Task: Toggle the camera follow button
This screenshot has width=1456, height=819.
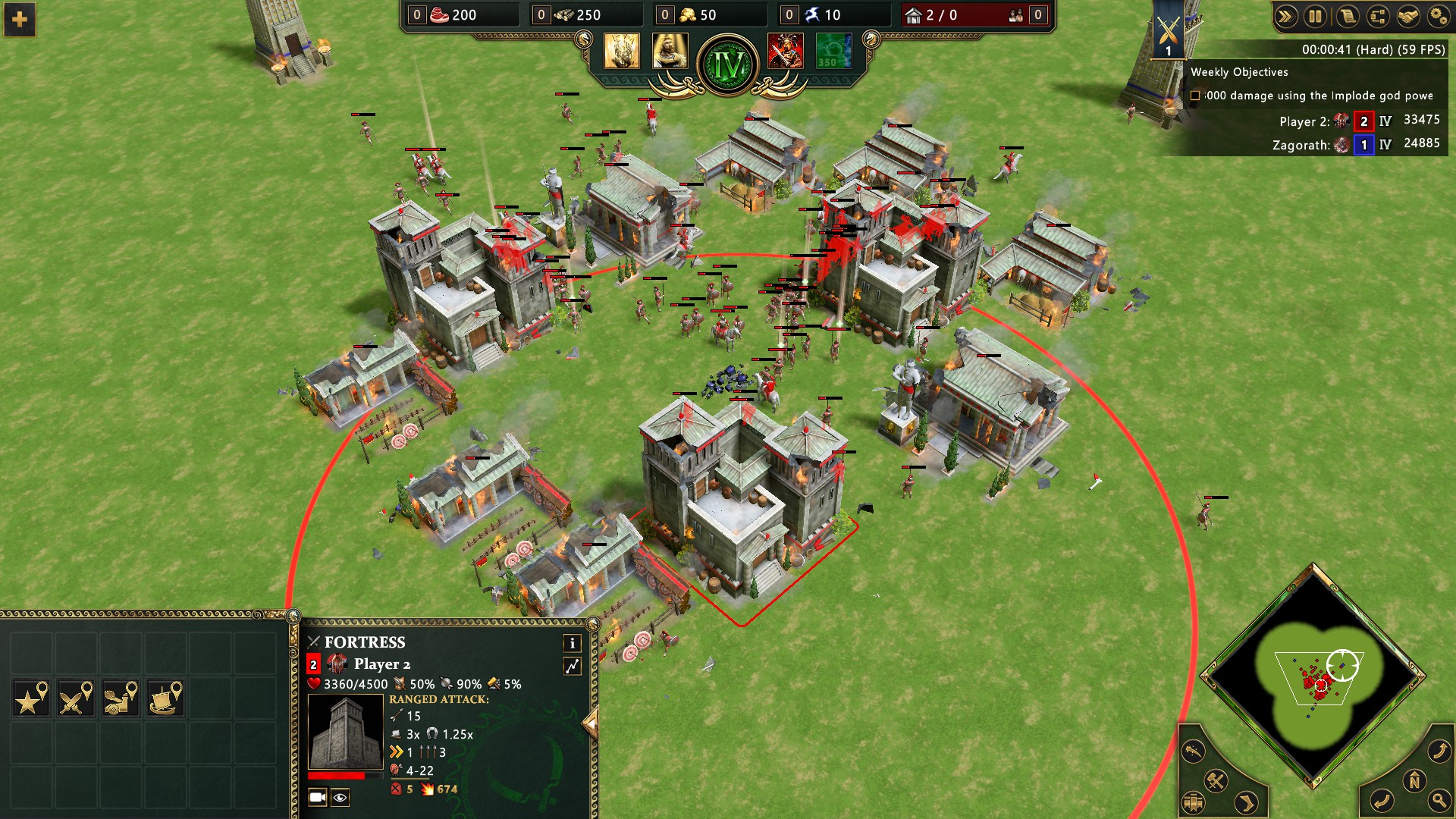Action: click(x=318, y=797)
